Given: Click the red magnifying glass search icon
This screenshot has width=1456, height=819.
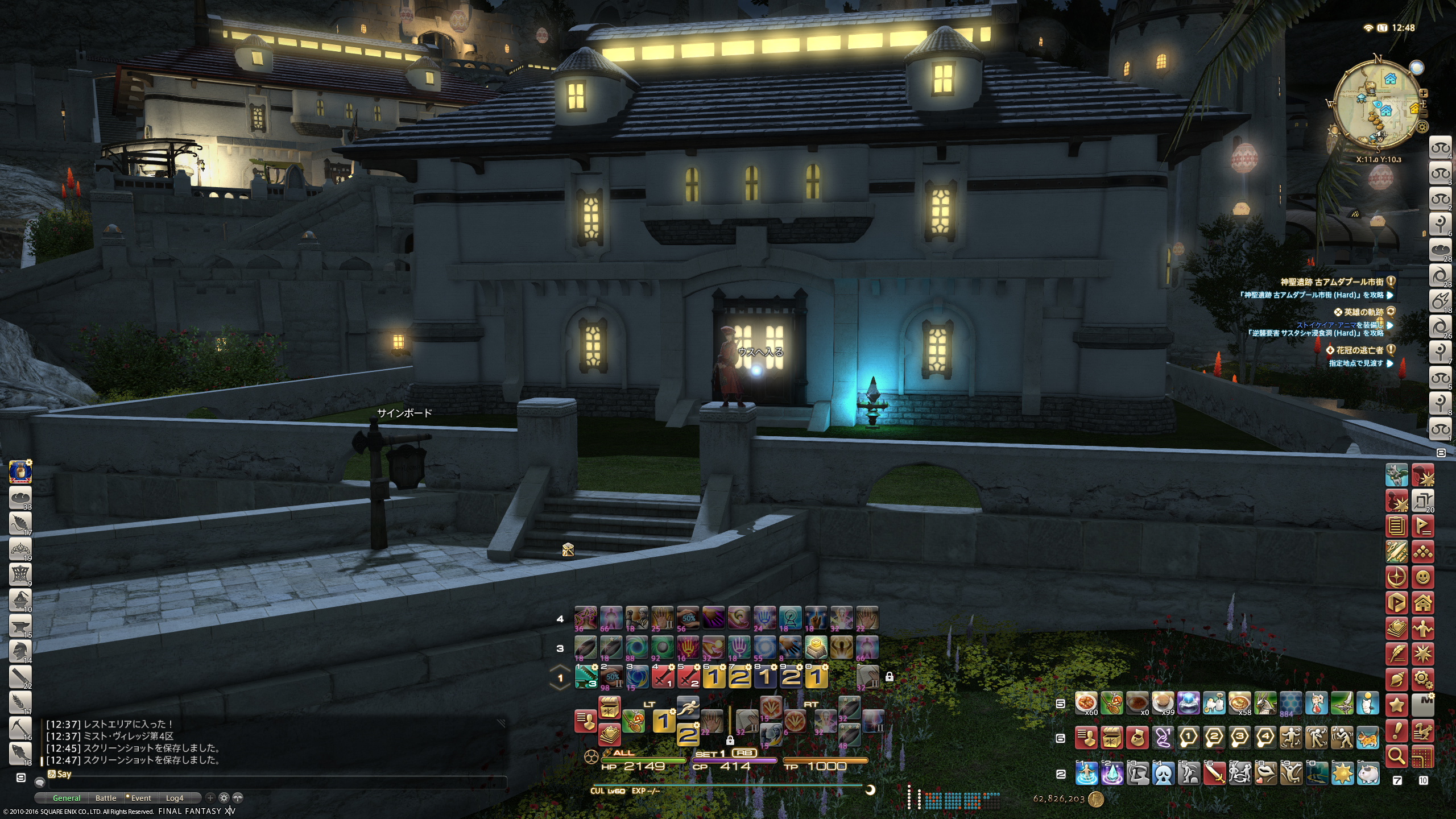Looking at the screenshot, I should 1397,756.
